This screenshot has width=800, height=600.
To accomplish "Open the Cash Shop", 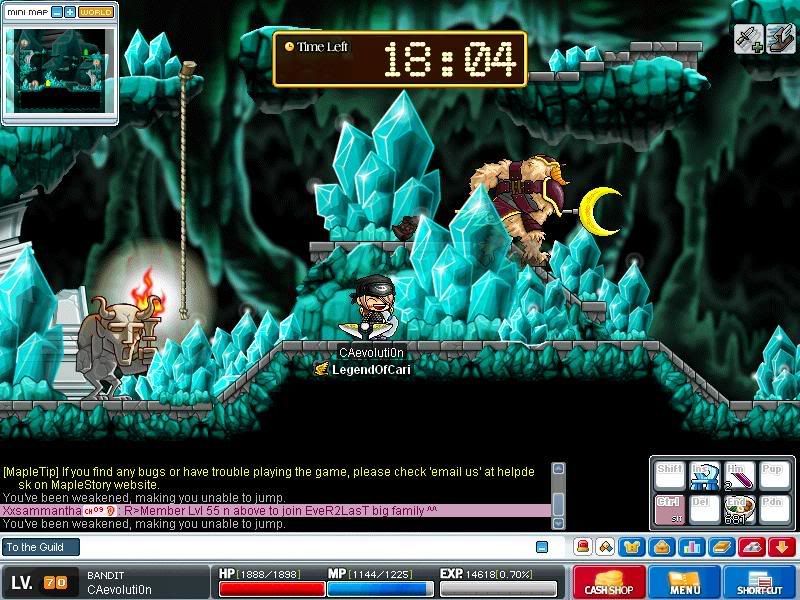I will [609, 582].
